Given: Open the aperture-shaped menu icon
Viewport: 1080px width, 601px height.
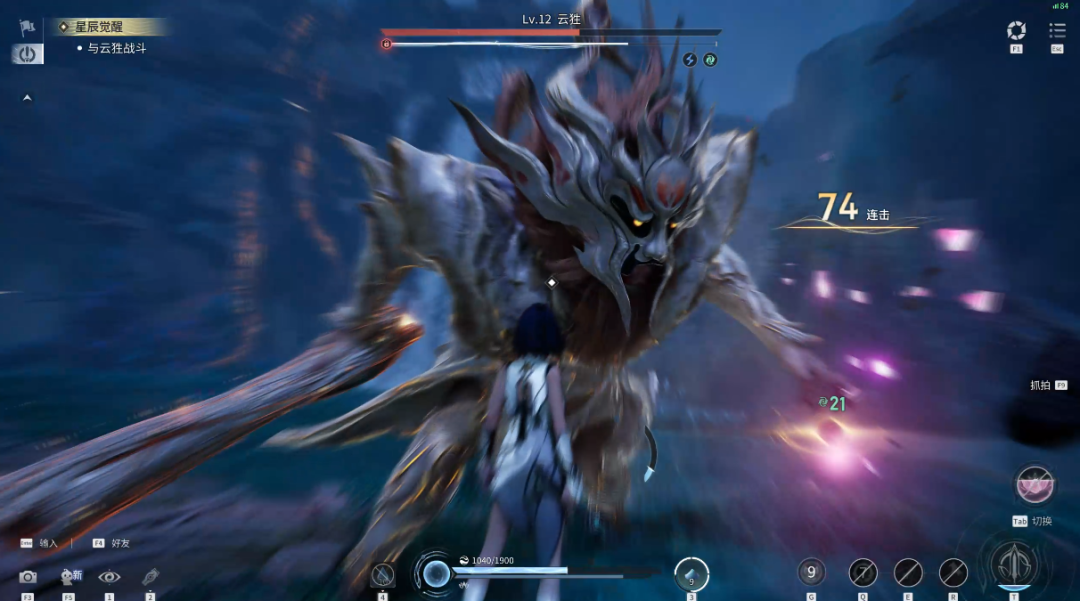Looking at the screenshot, I should (1016, 31).
